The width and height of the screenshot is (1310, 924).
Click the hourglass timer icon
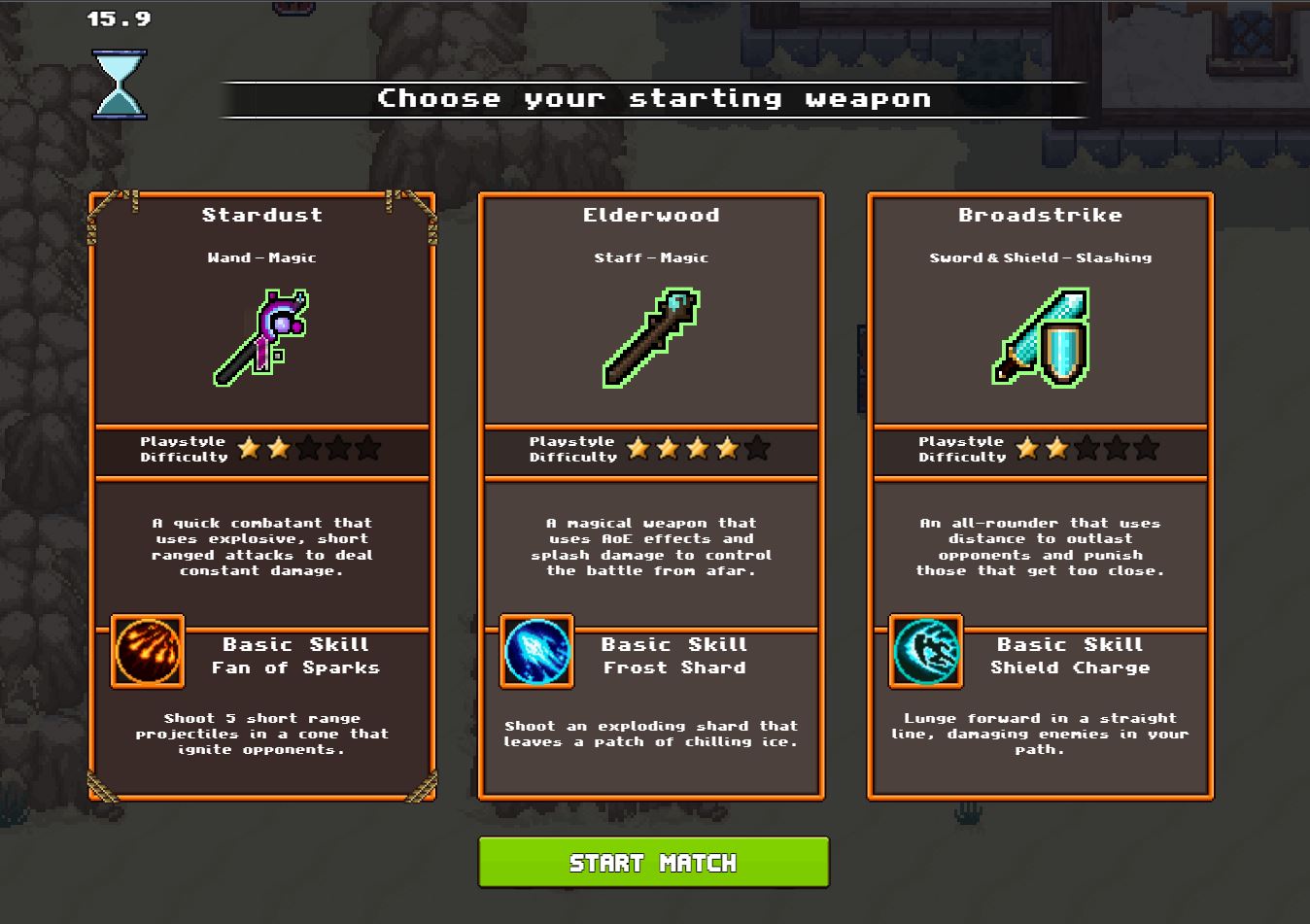(119, 86)
